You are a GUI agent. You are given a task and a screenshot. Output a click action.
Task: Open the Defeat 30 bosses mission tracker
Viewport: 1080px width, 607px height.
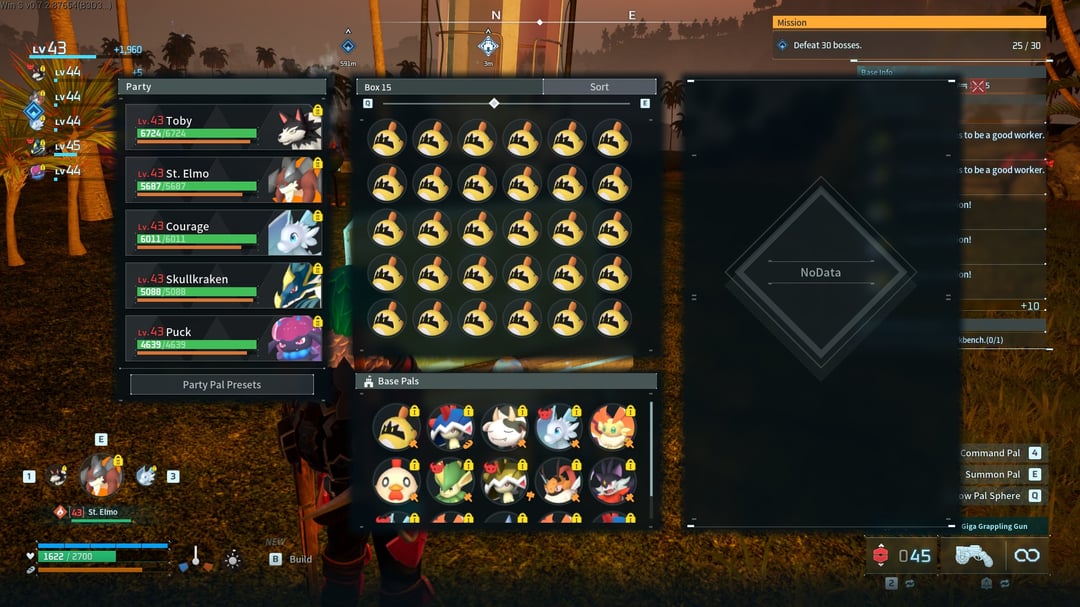tap(909, 45)
